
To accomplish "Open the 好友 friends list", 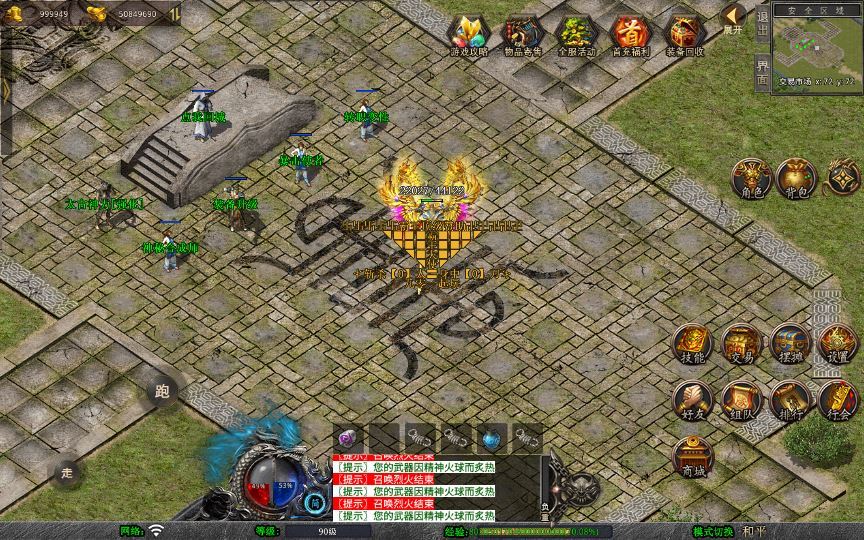I will 691,400.
